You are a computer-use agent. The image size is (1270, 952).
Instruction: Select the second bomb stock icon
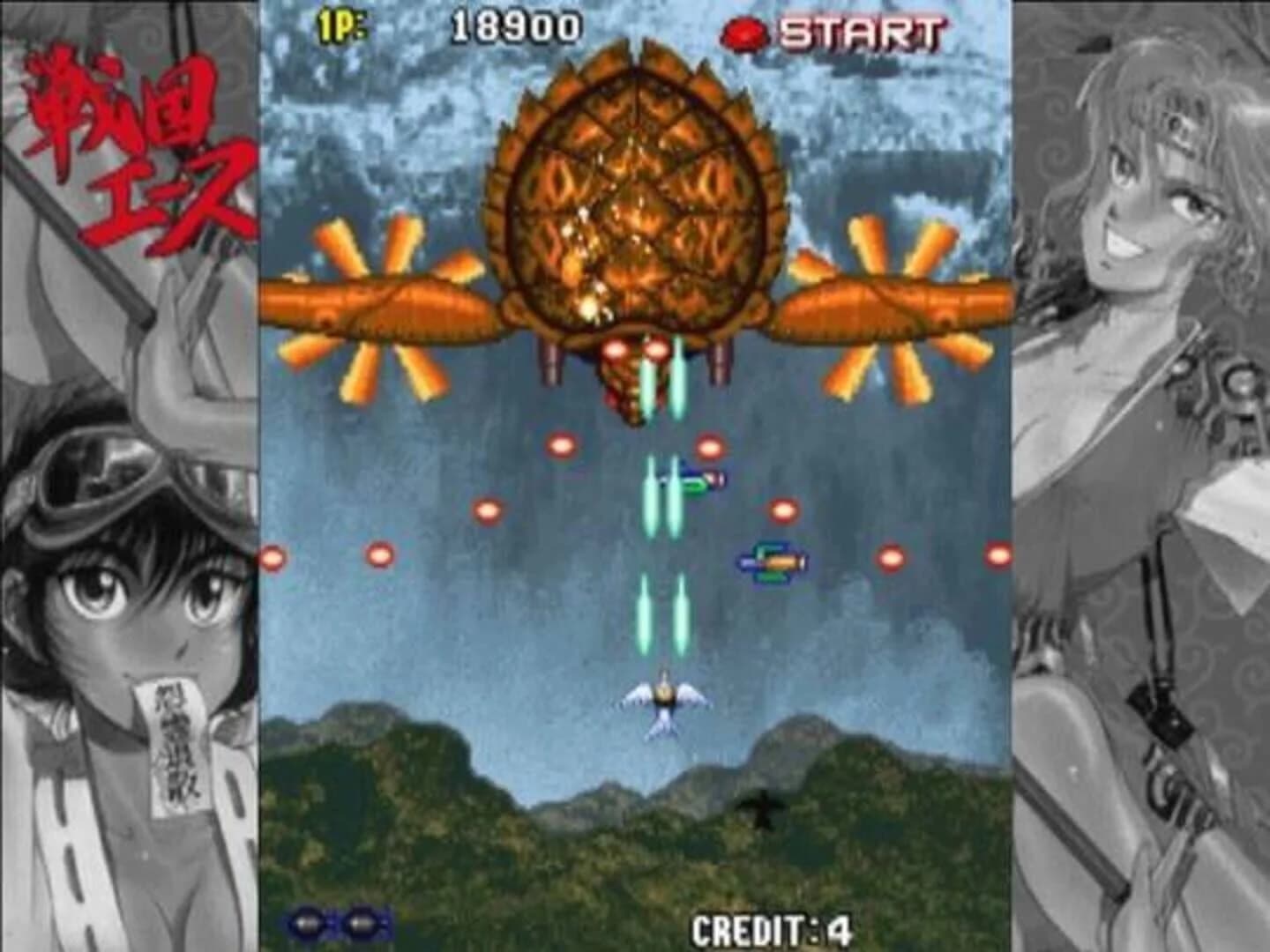[363, 922]
